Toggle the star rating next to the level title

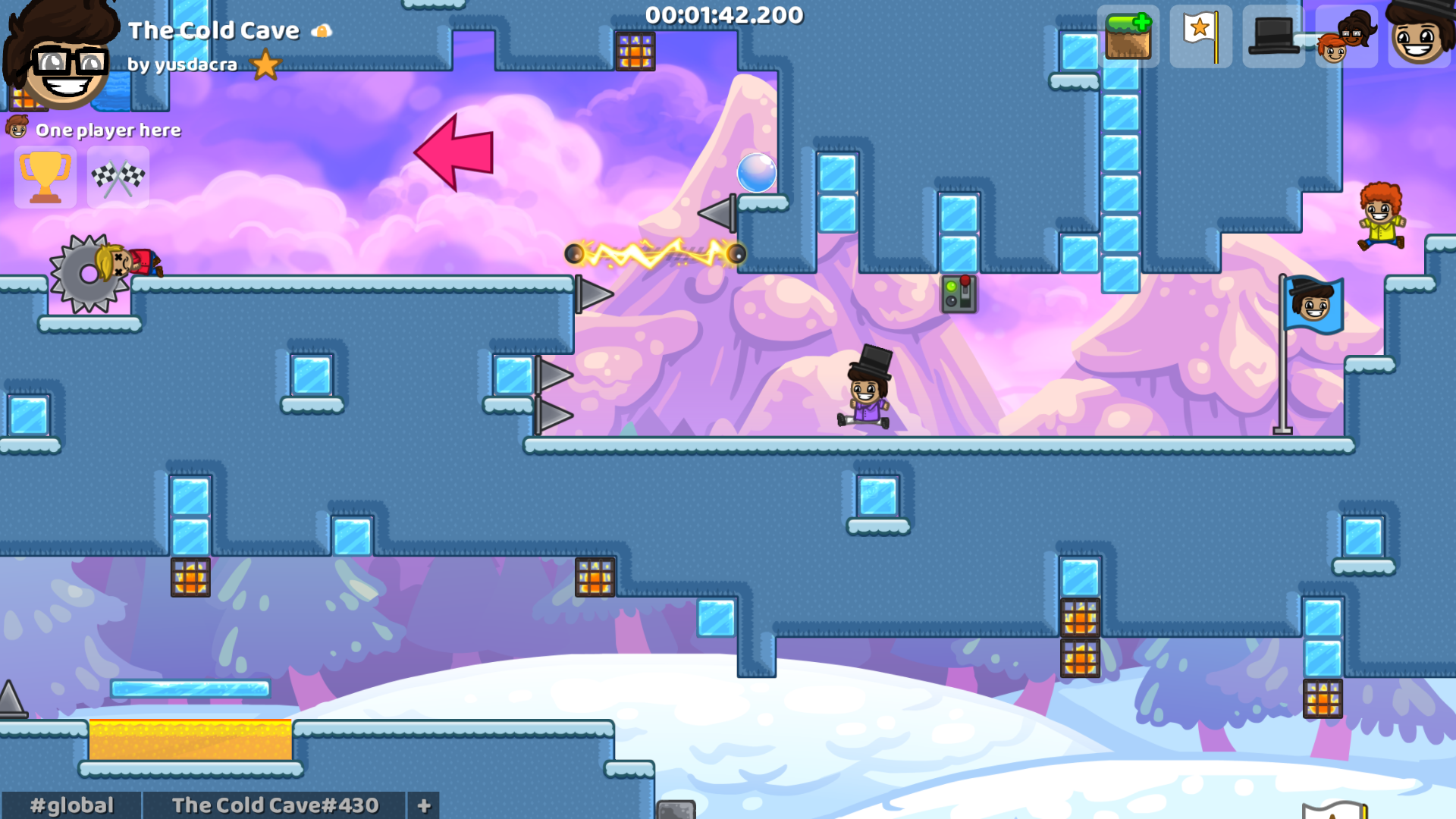tap(265, 67)
